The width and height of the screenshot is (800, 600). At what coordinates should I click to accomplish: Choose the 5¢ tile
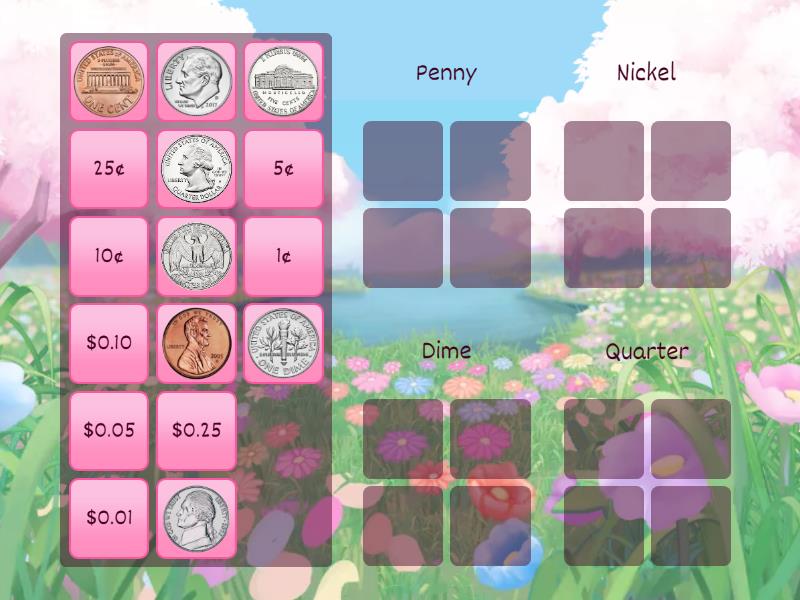(283, 169)
